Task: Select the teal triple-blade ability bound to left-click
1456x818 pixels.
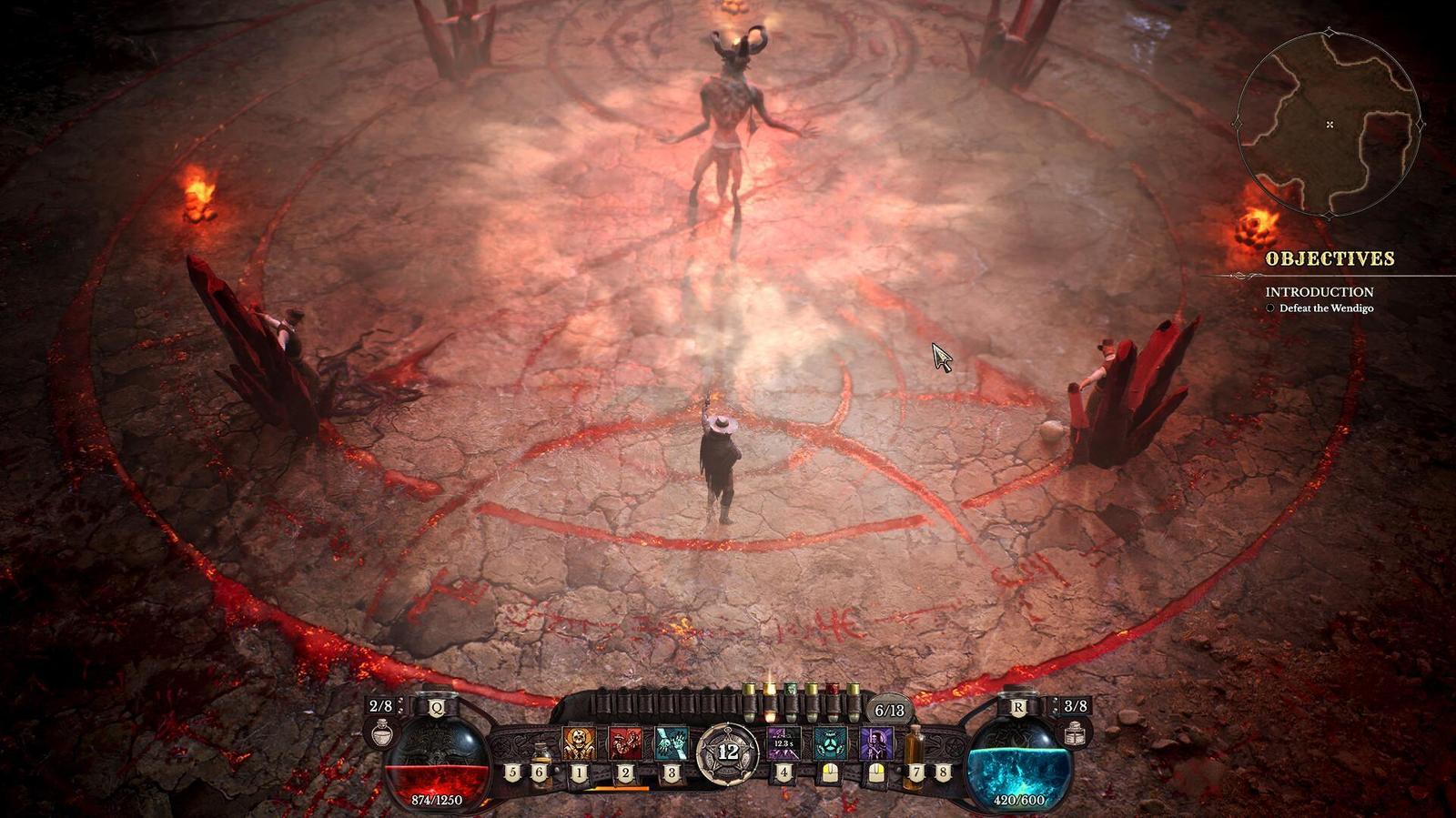Action: click(829, 743)
